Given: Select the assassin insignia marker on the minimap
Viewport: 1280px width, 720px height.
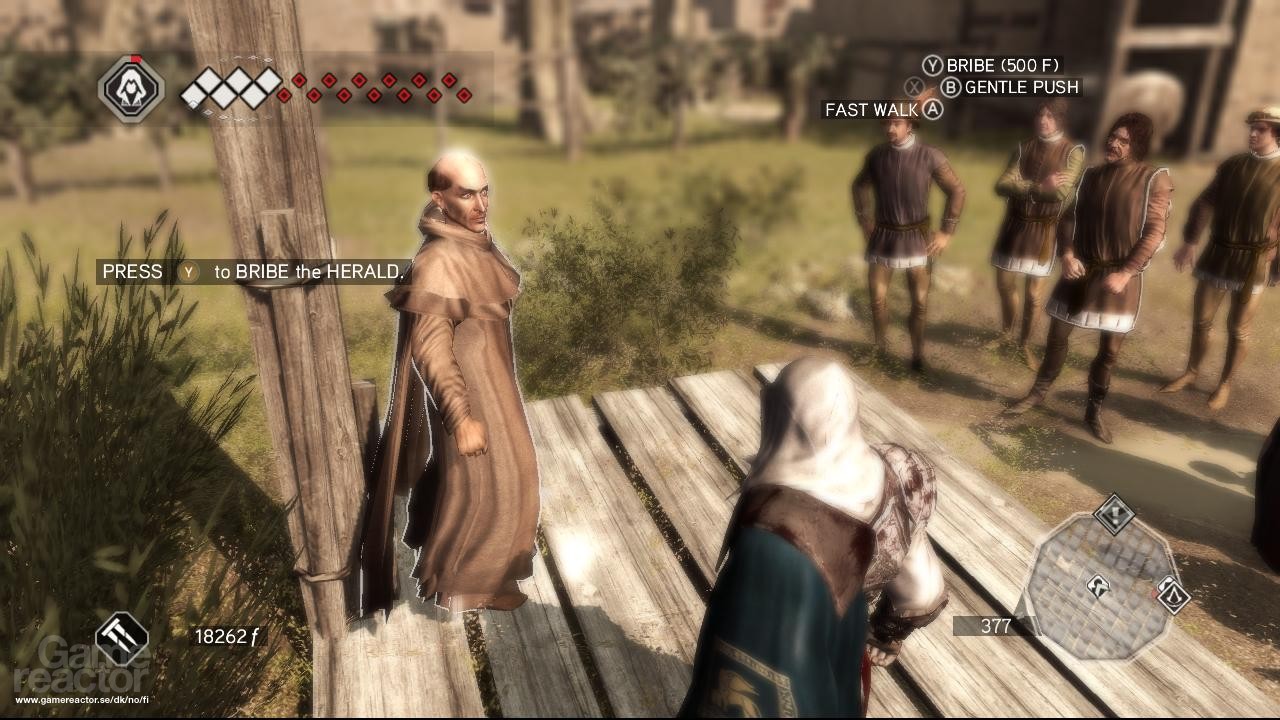Looking at the screenshot, I should click(1172, 597).
